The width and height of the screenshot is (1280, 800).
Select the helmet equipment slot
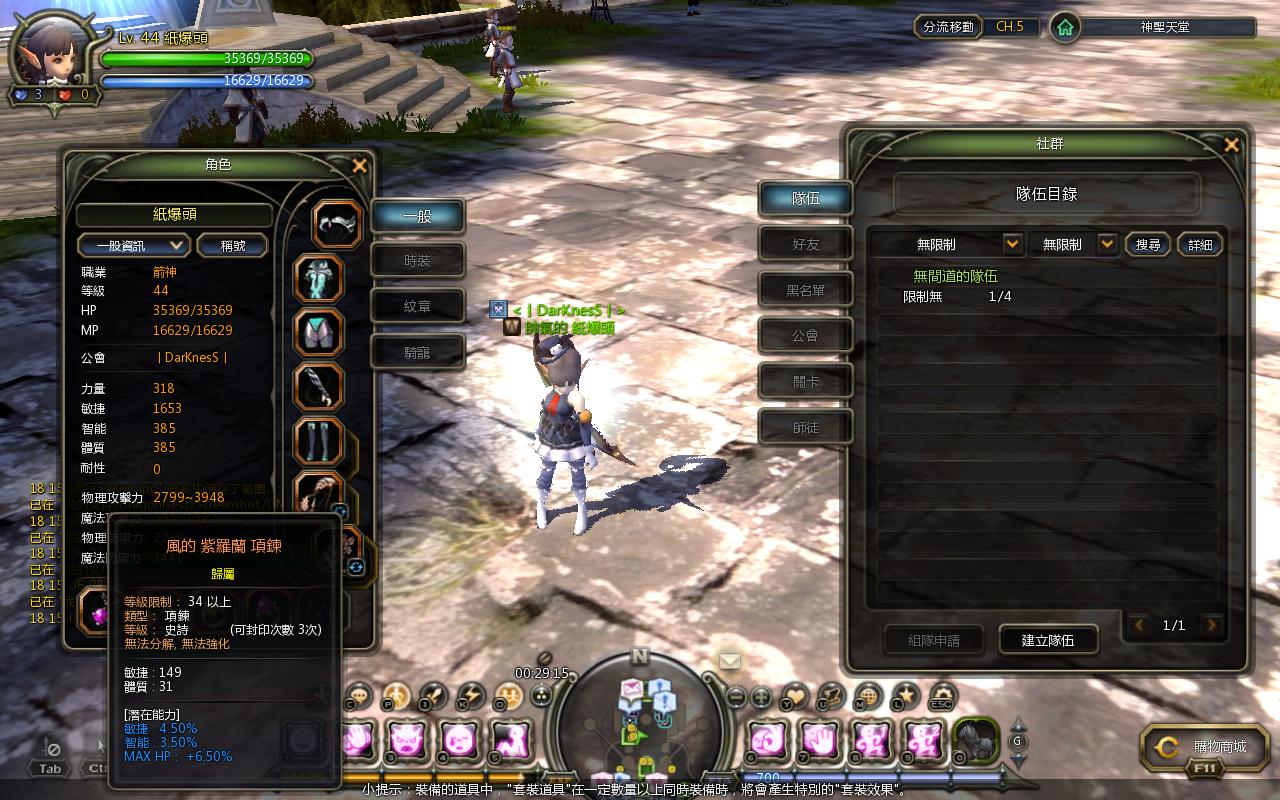click(x=338, y=224)
